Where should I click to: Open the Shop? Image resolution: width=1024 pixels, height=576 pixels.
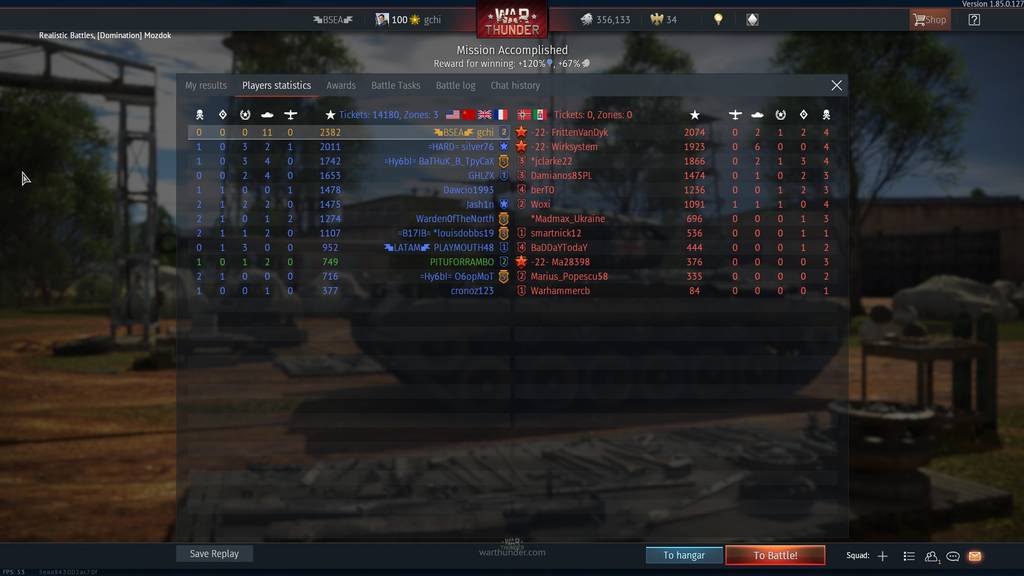930,20
